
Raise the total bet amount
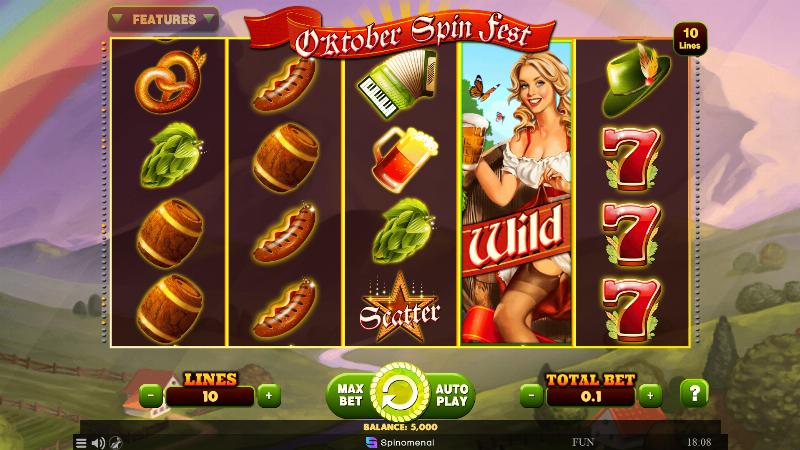(652, 395)
